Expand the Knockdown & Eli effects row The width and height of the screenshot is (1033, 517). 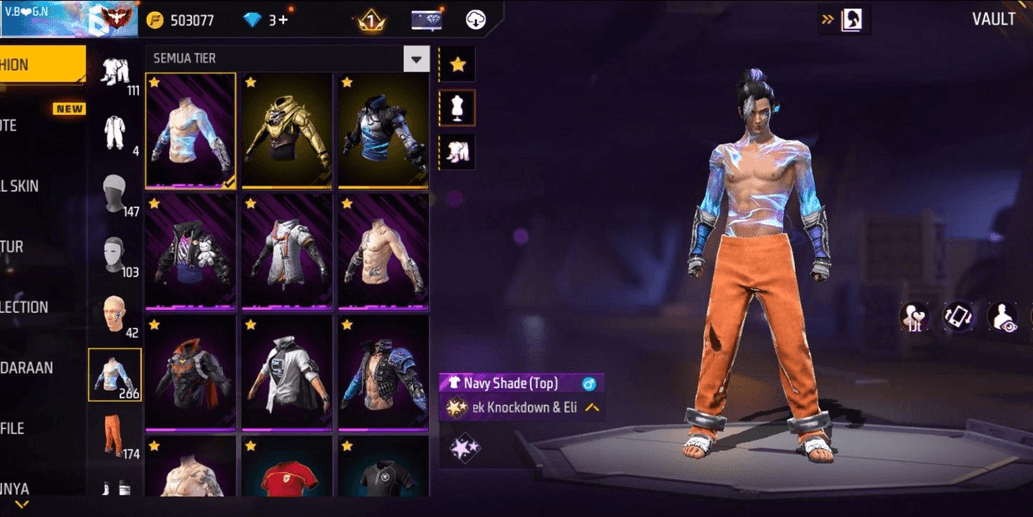coord(592,408)
